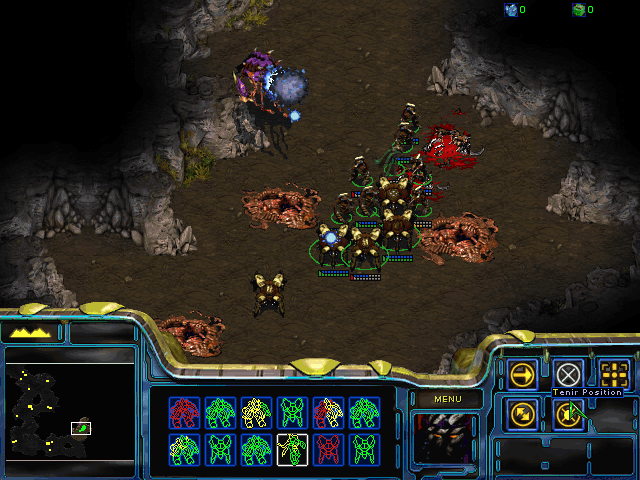Select the Patrol command
The width and height of the screenshot is (640, 480).
pos(522,413)
